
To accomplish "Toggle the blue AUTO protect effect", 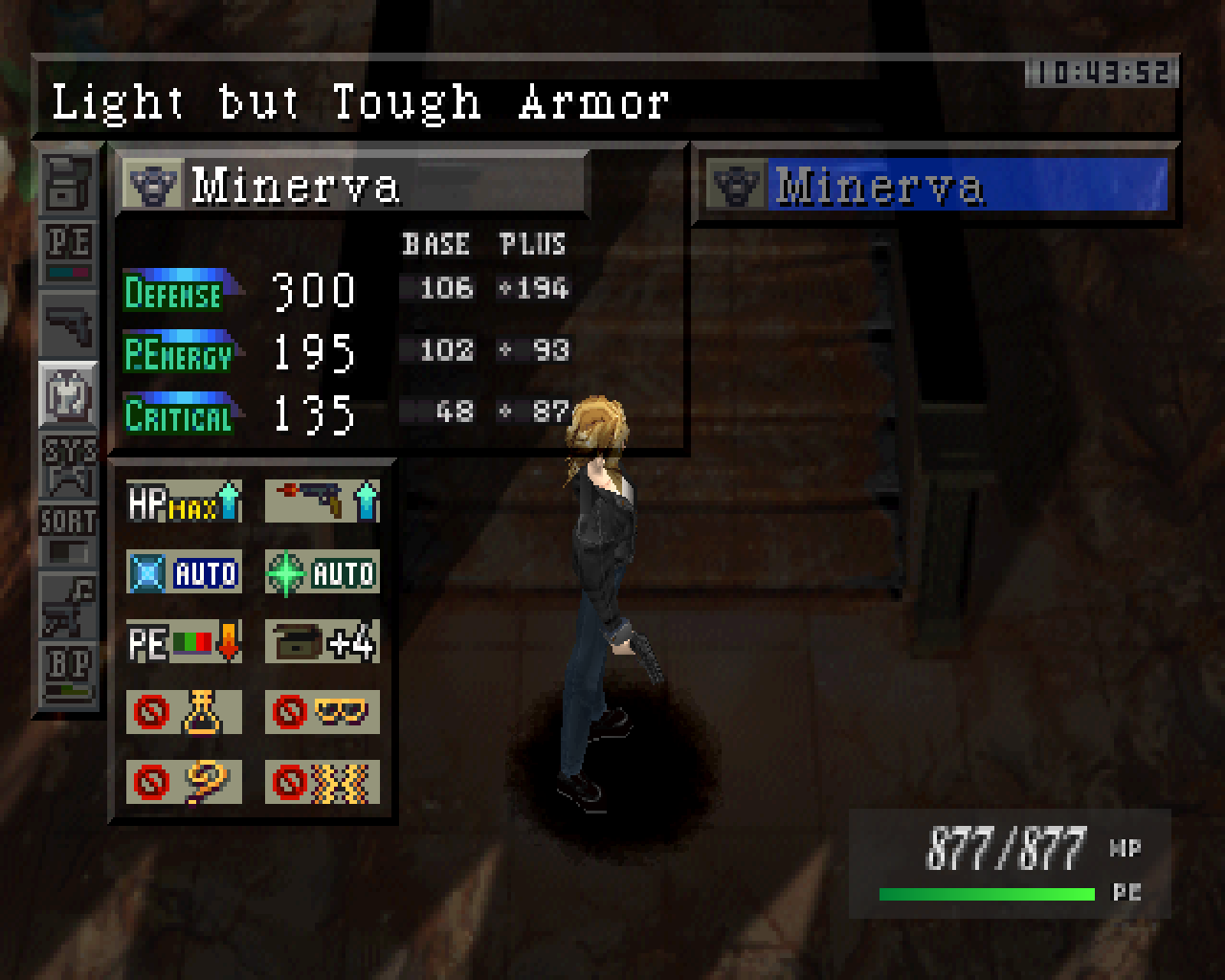I will [184, 571].
